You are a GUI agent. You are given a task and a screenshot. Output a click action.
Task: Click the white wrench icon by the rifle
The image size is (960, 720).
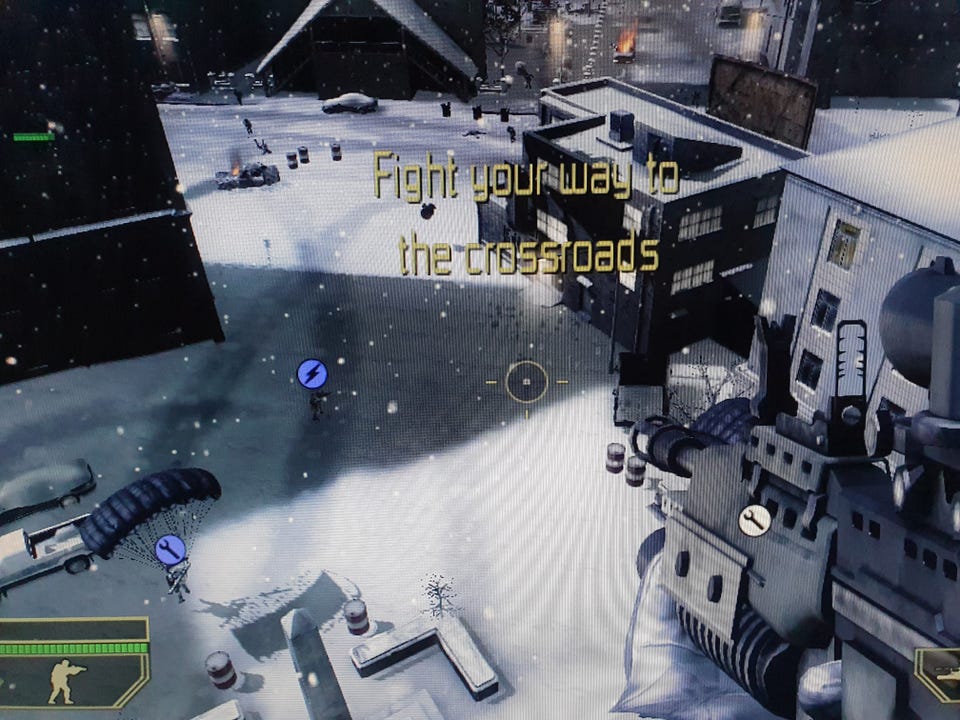[754, 520]
